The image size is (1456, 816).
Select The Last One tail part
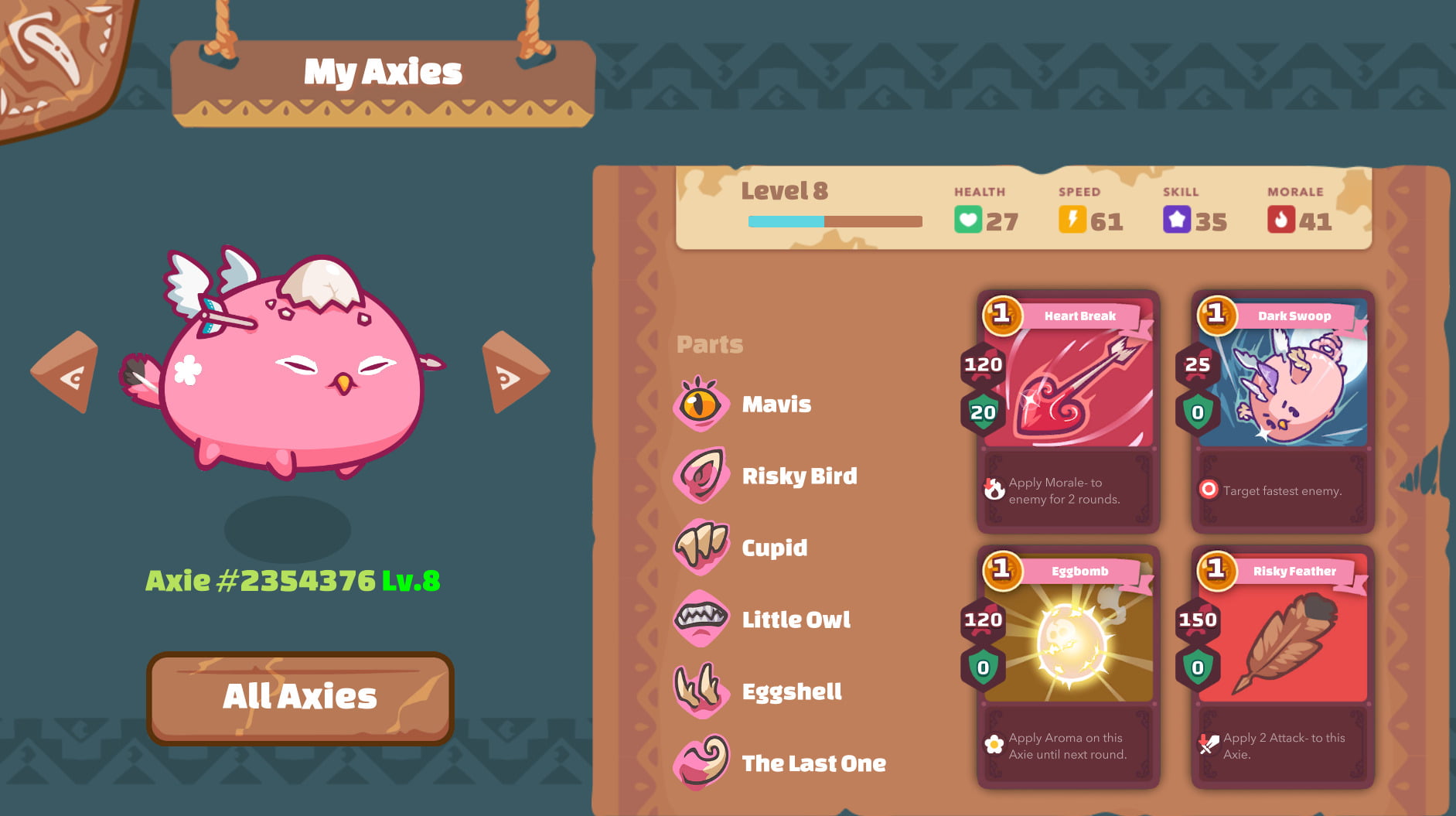[x=813, y=763]
